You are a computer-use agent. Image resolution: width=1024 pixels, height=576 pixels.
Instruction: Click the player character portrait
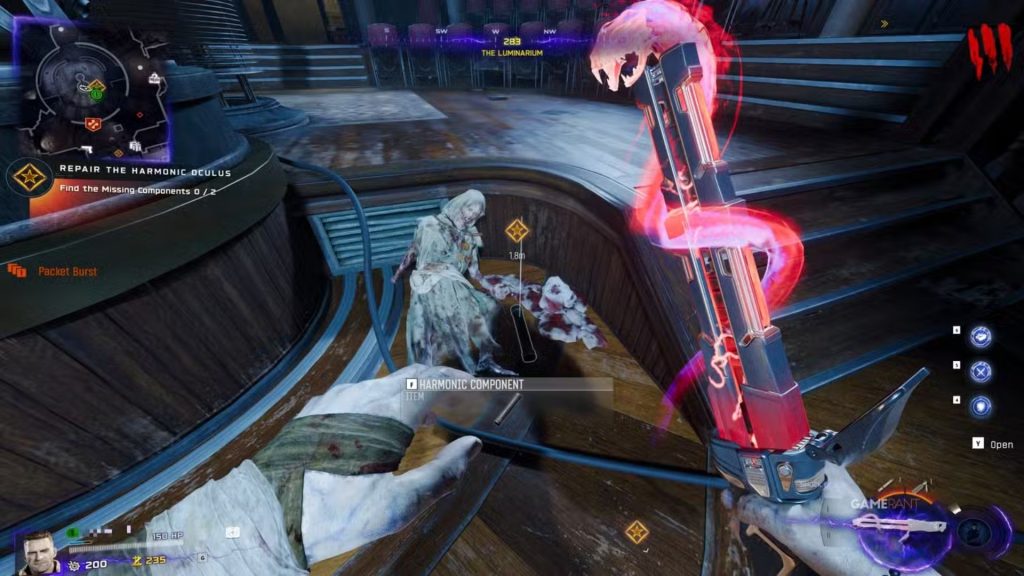pos(38,550)
